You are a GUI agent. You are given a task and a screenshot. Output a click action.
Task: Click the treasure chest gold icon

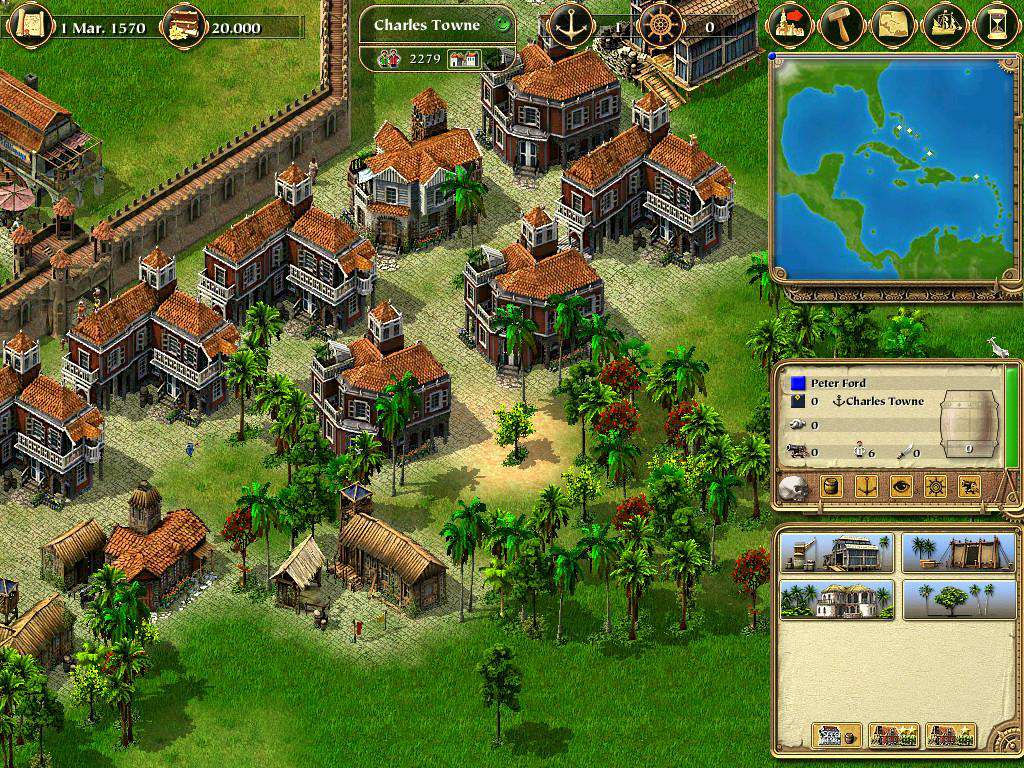pos(181,22)
